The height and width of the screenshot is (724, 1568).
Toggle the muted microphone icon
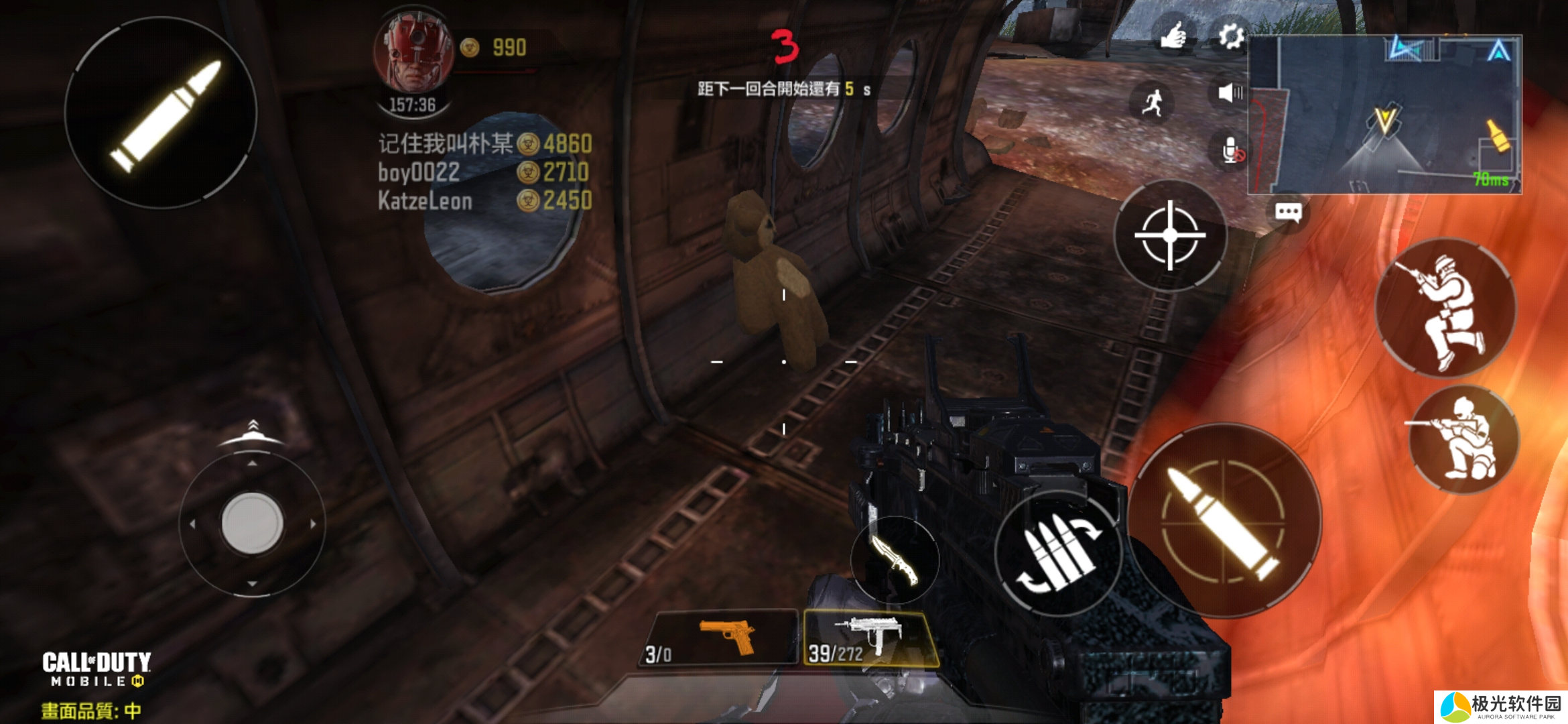tap(1231, 151)
